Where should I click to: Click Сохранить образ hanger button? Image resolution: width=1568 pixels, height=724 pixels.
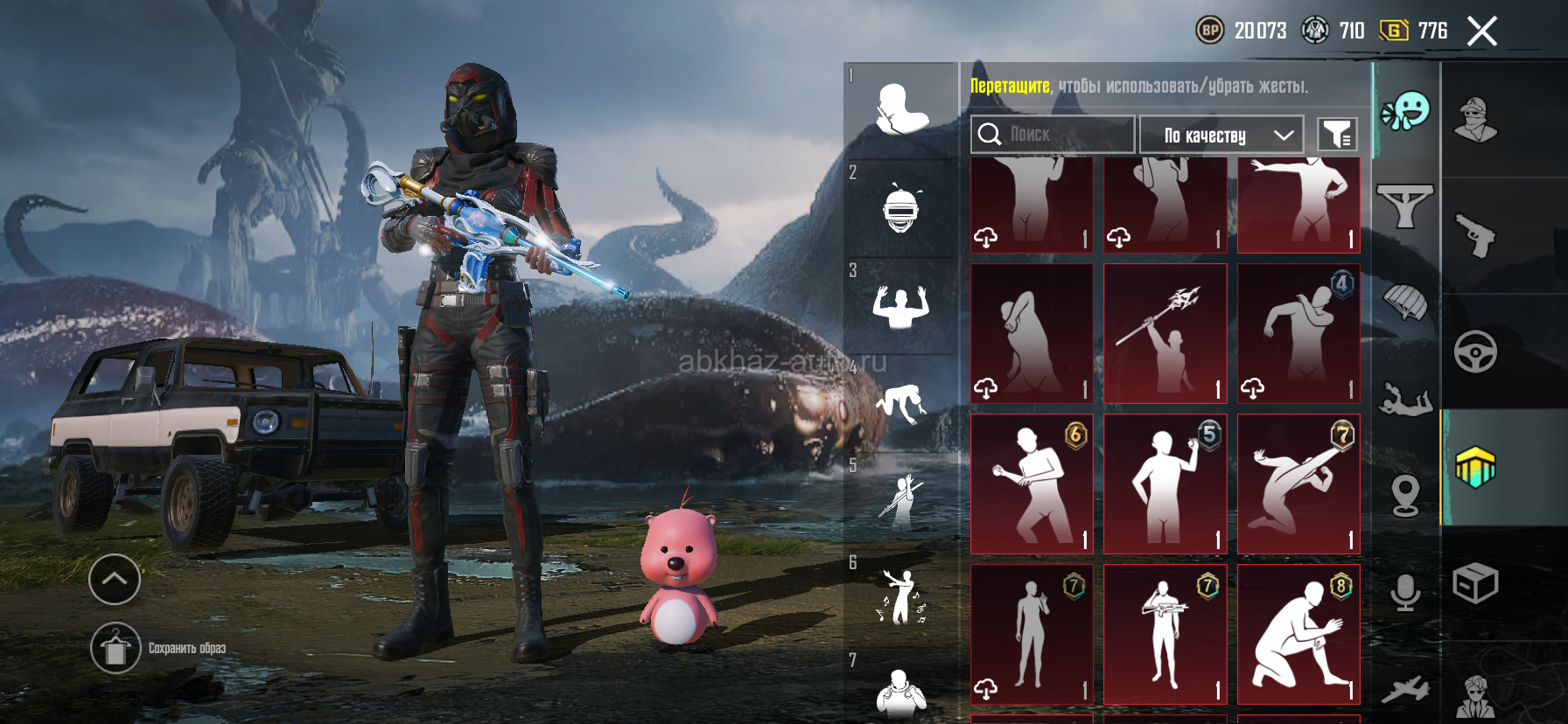point(115,648)
